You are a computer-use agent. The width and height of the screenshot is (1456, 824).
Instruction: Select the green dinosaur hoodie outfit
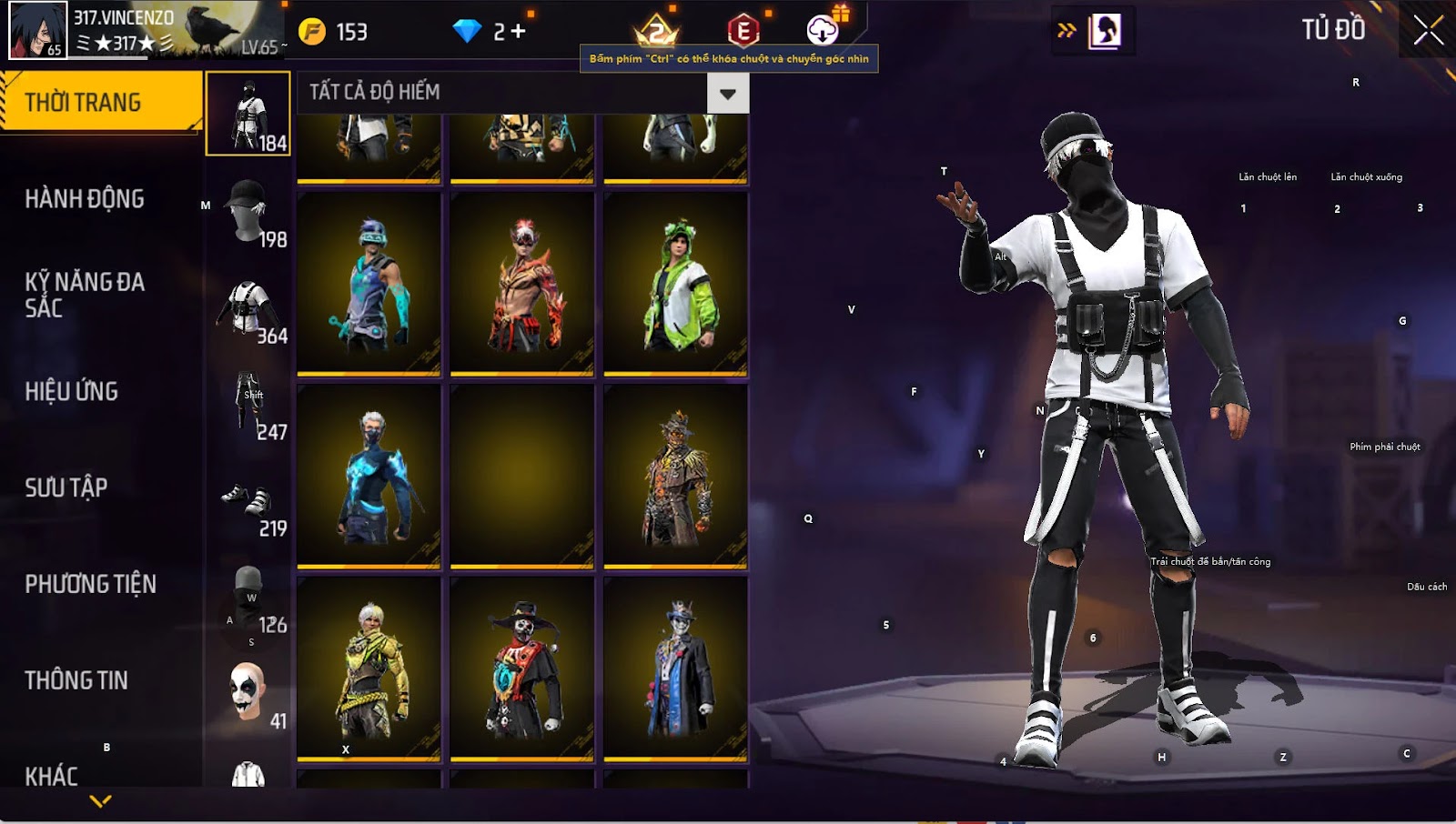[x=676, y=284]
